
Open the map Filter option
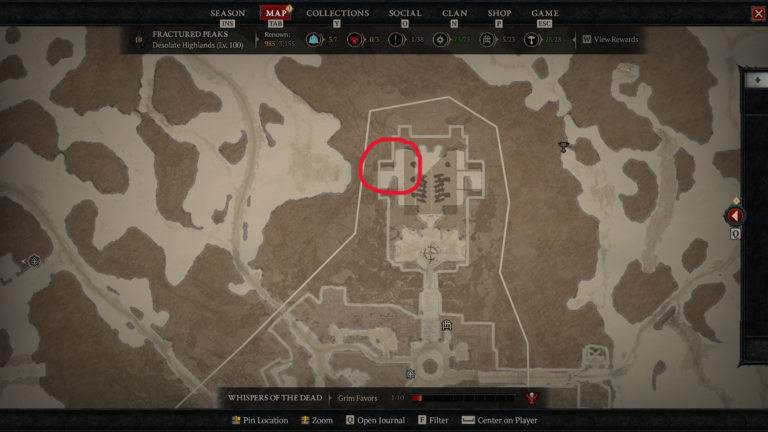[434, 421]
